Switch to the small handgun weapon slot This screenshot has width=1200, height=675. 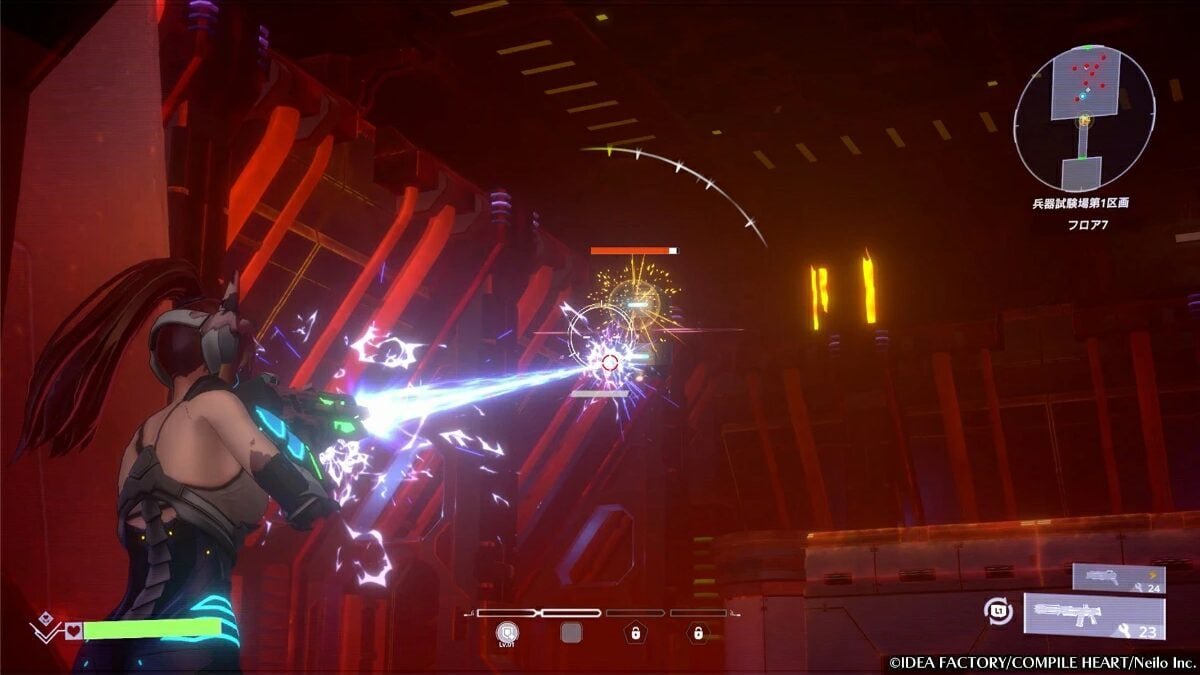click(x=1118, y=577)
